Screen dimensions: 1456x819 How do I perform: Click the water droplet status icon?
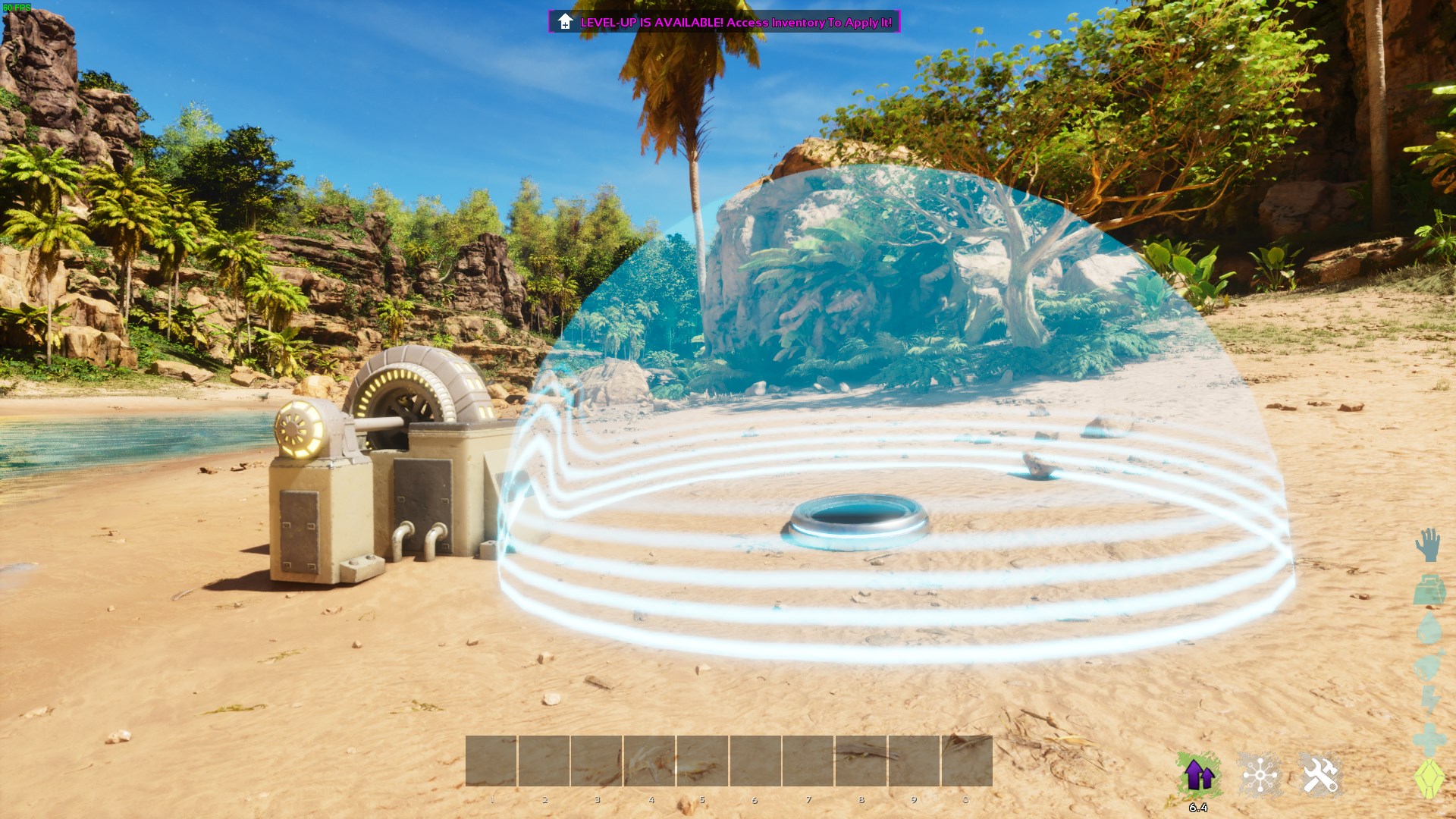click(x=1429, y=627)
